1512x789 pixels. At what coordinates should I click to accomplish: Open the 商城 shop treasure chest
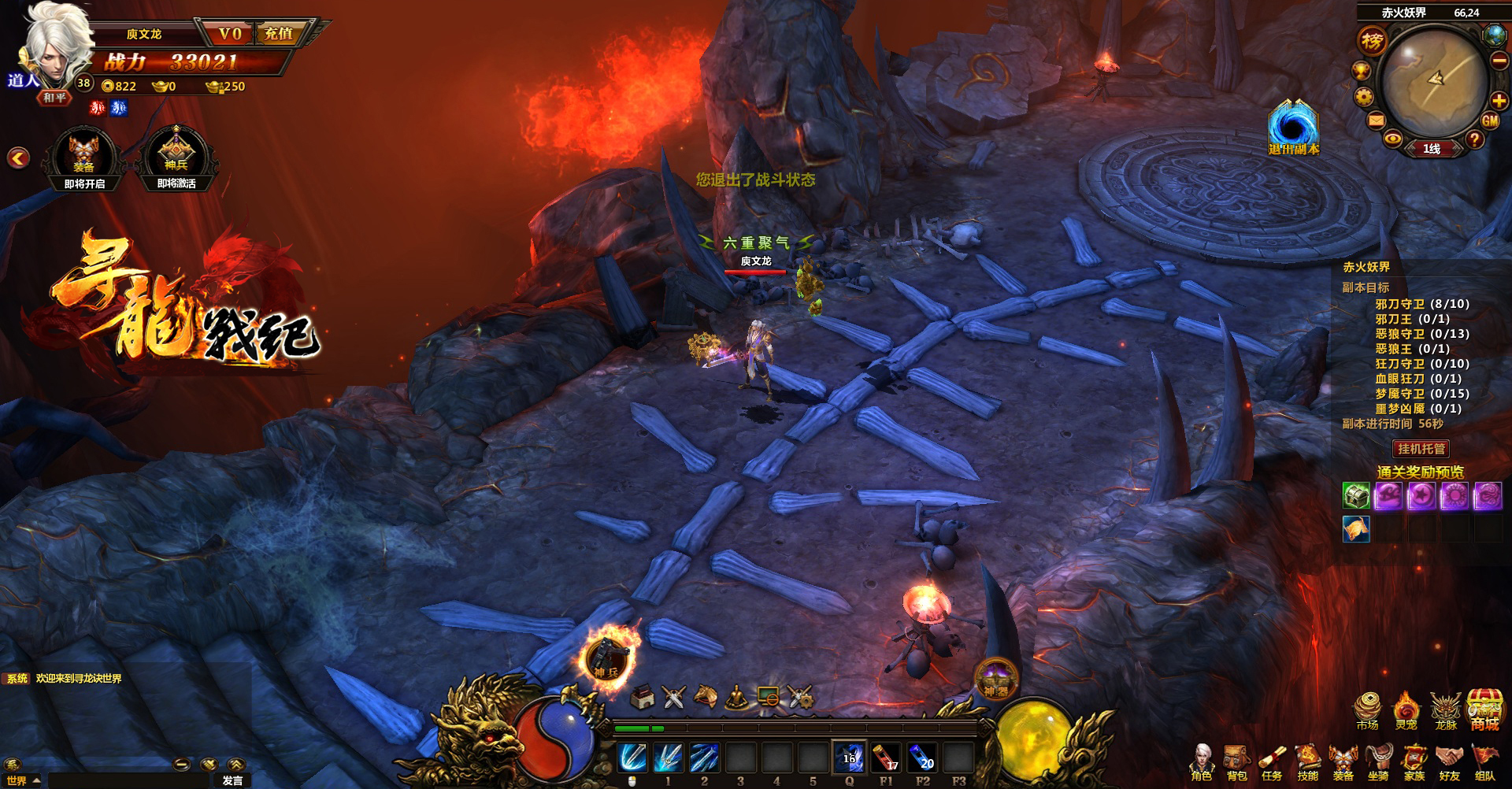[x=1484, y=710]
